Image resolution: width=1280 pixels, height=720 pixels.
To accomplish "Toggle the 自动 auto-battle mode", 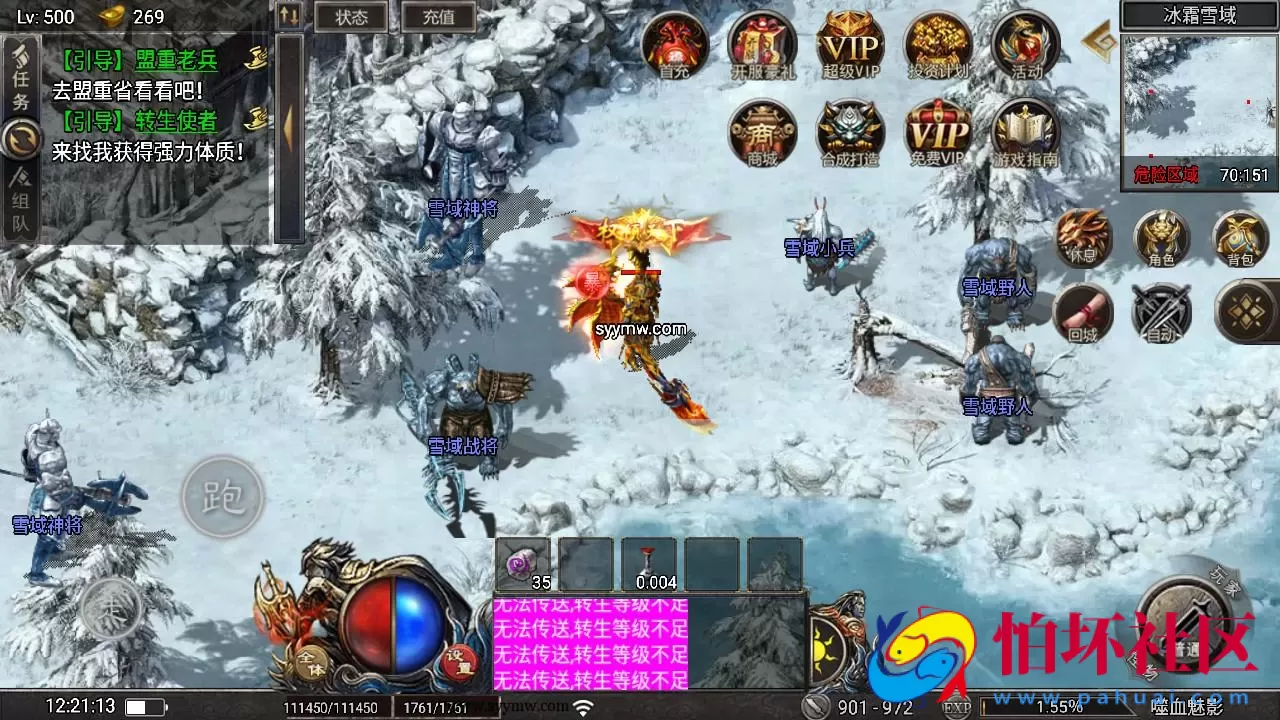I will (1160, 312).
